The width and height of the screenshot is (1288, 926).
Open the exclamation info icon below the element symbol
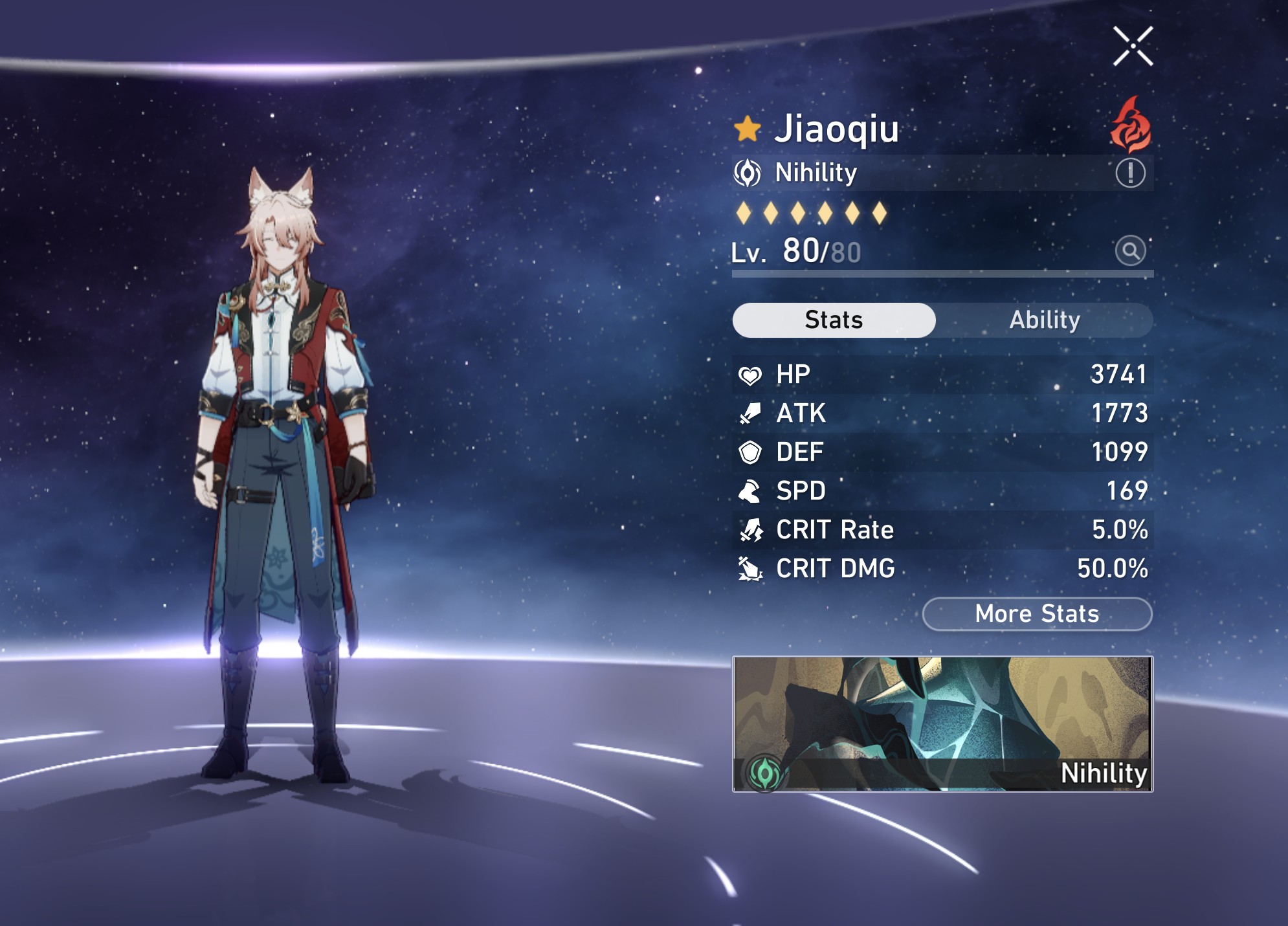[1132, 172]
